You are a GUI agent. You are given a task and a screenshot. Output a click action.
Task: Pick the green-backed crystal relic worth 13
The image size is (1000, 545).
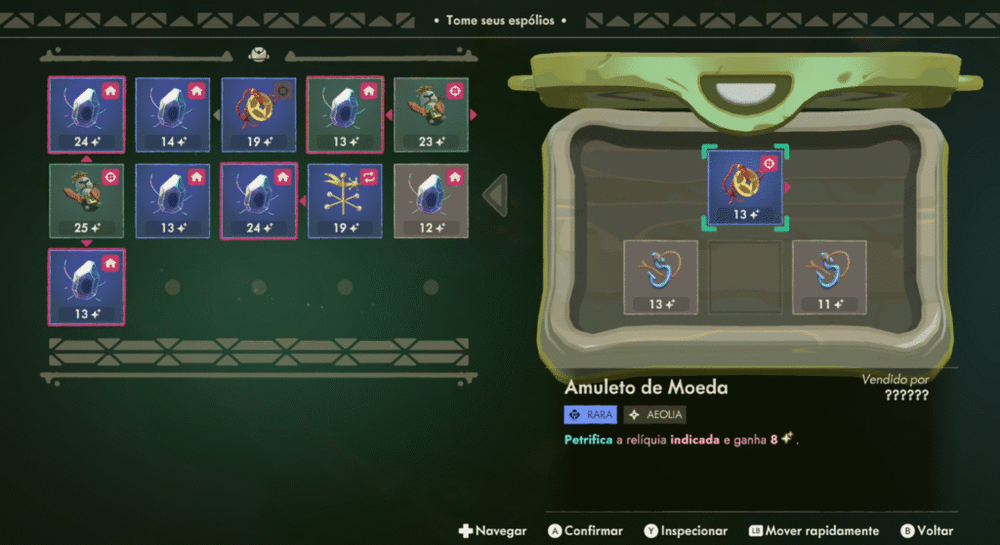pos(345,115)
